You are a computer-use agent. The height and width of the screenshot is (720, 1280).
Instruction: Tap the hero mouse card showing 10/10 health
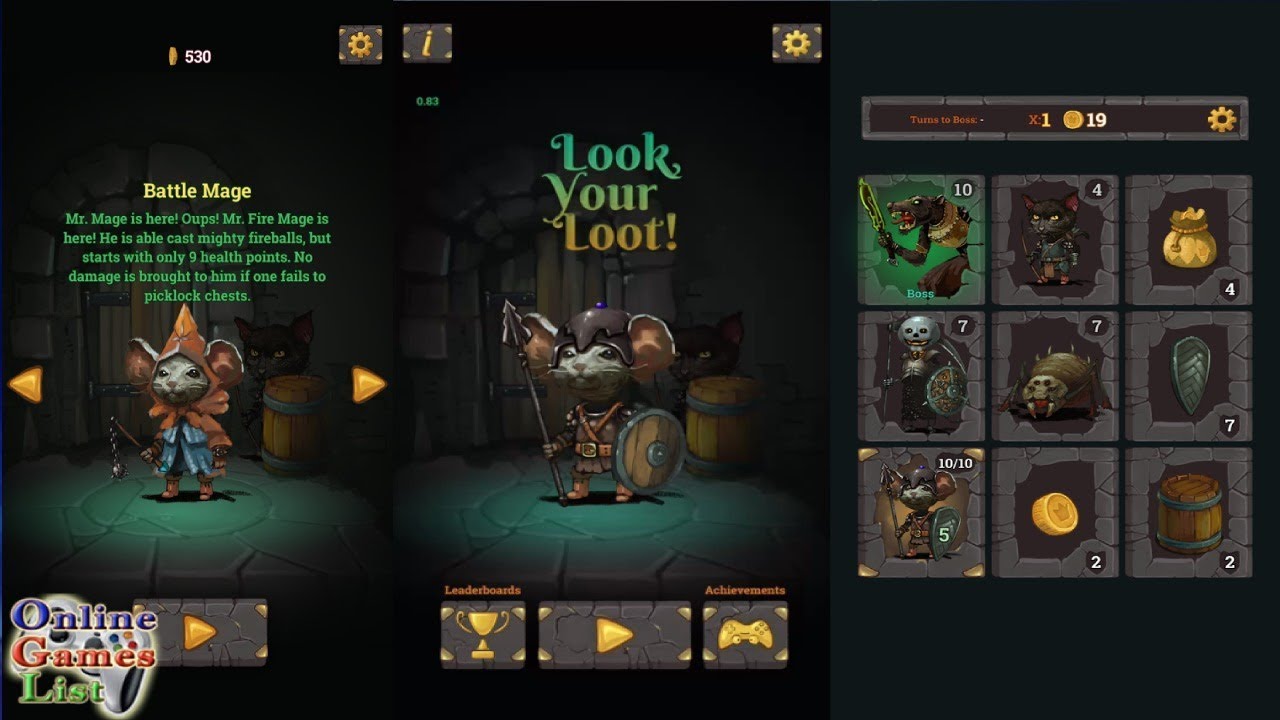tap(920, 512)
